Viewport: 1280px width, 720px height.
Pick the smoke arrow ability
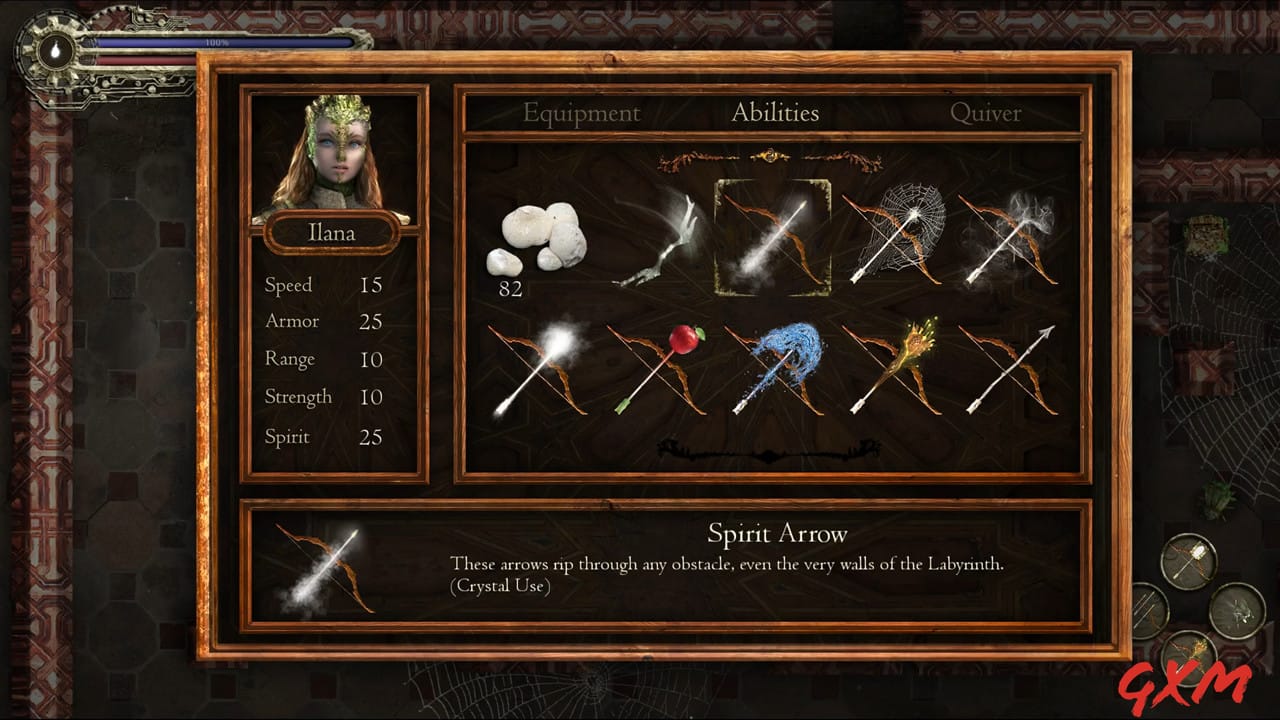pyautogui.click(x=1010, y=238)
